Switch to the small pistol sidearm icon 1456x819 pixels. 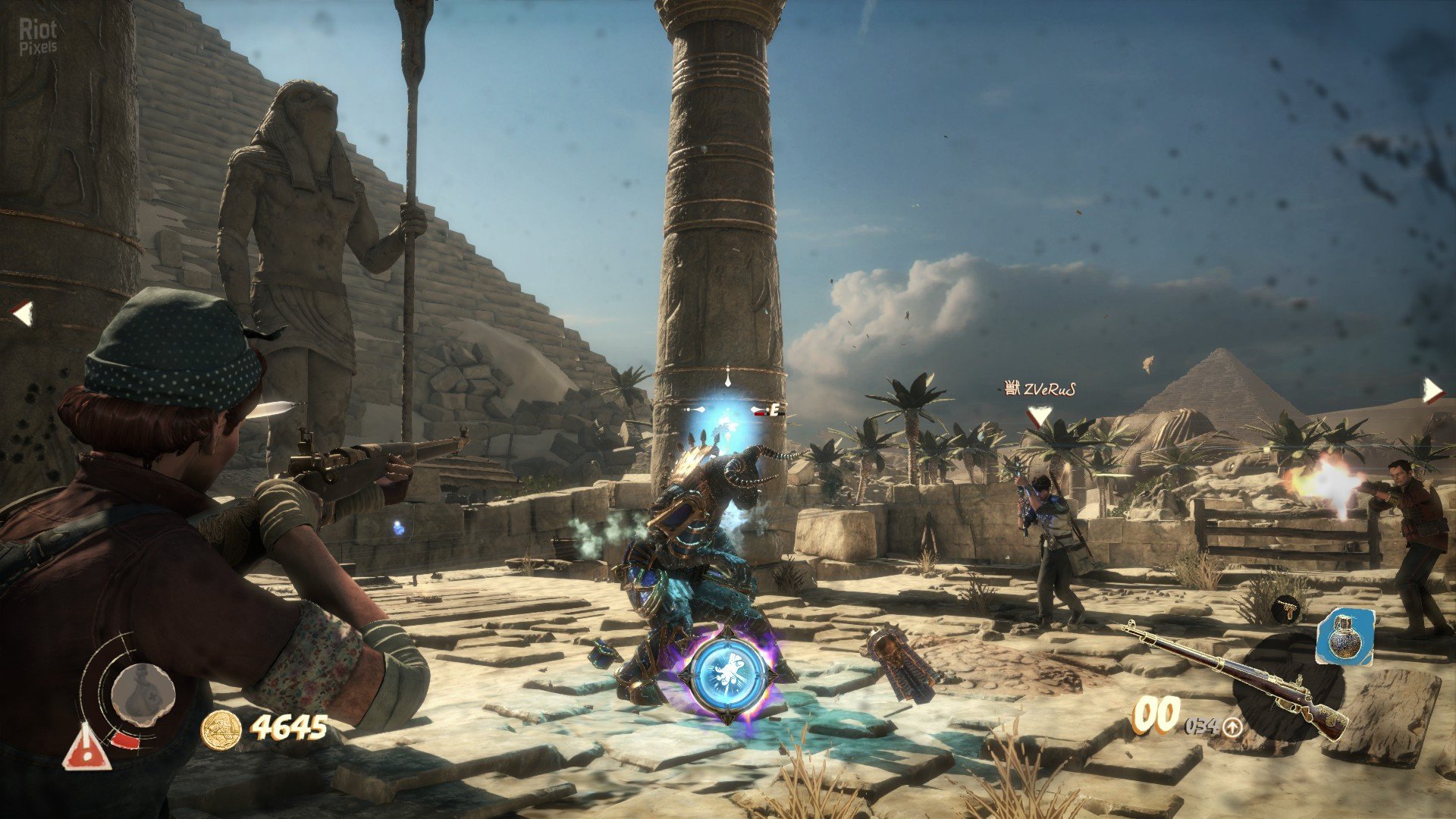click(x=1286, y=608)
